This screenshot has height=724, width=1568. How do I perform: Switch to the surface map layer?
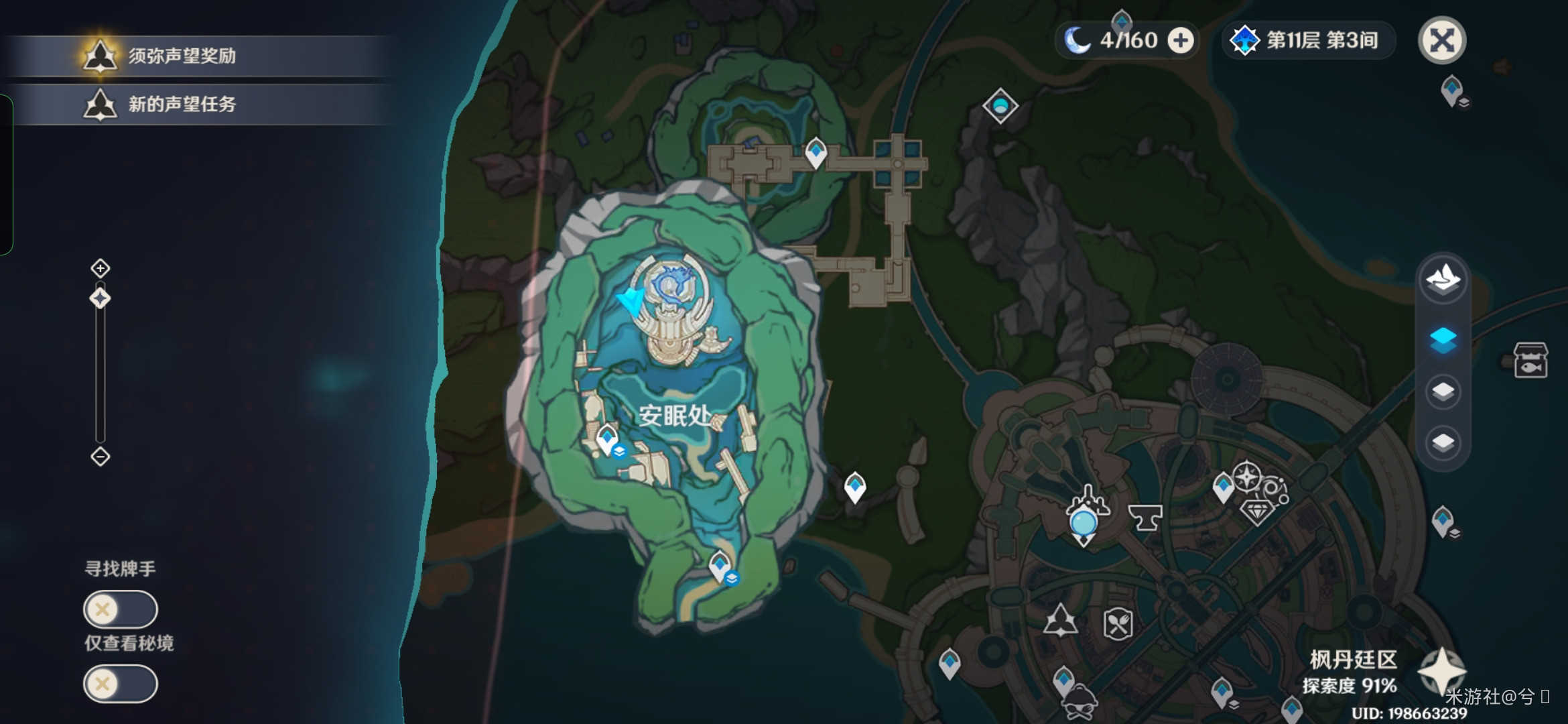coord(1443,279)
